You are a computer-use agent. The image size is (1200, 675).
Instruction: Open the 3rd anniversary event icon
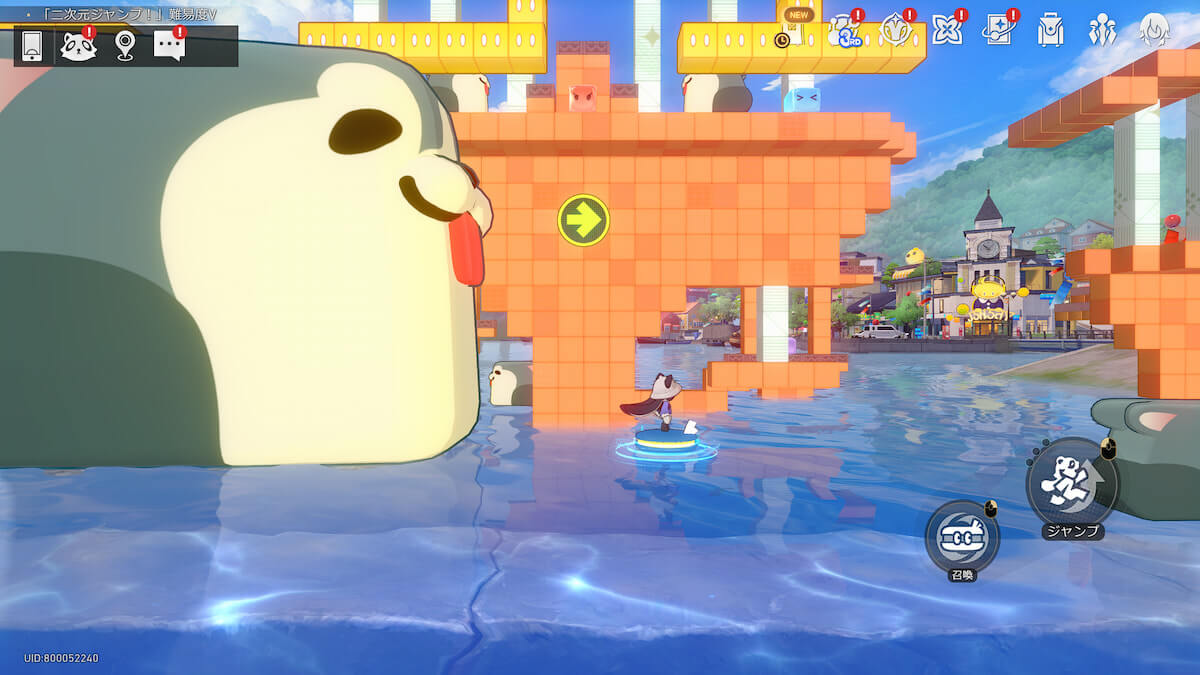[x=842, y=31]
